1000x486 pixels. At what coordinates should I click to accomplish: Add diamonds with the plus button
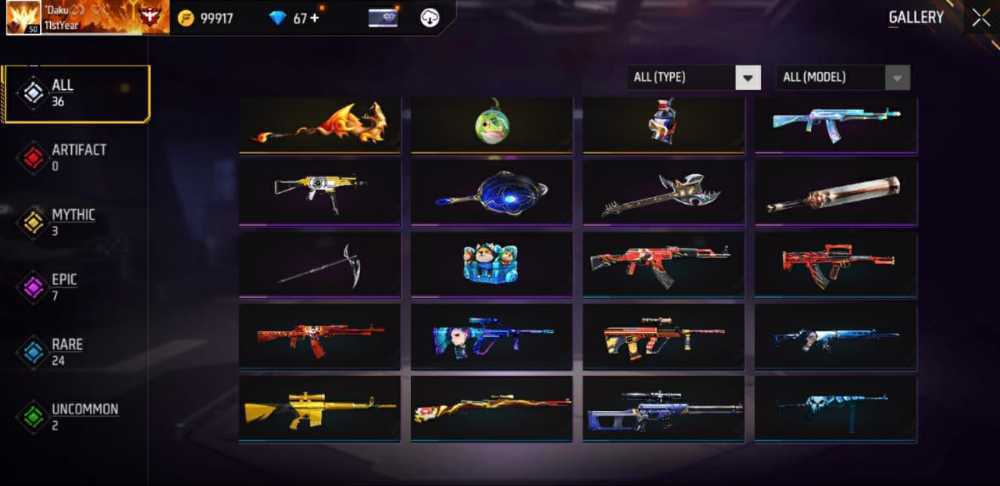(x=314, y=18)
